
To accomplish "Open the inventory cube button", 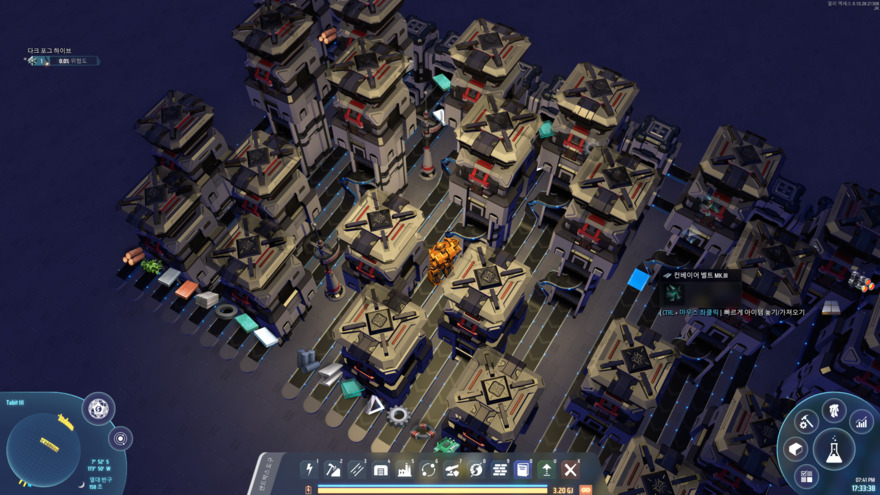I will 796,449.
